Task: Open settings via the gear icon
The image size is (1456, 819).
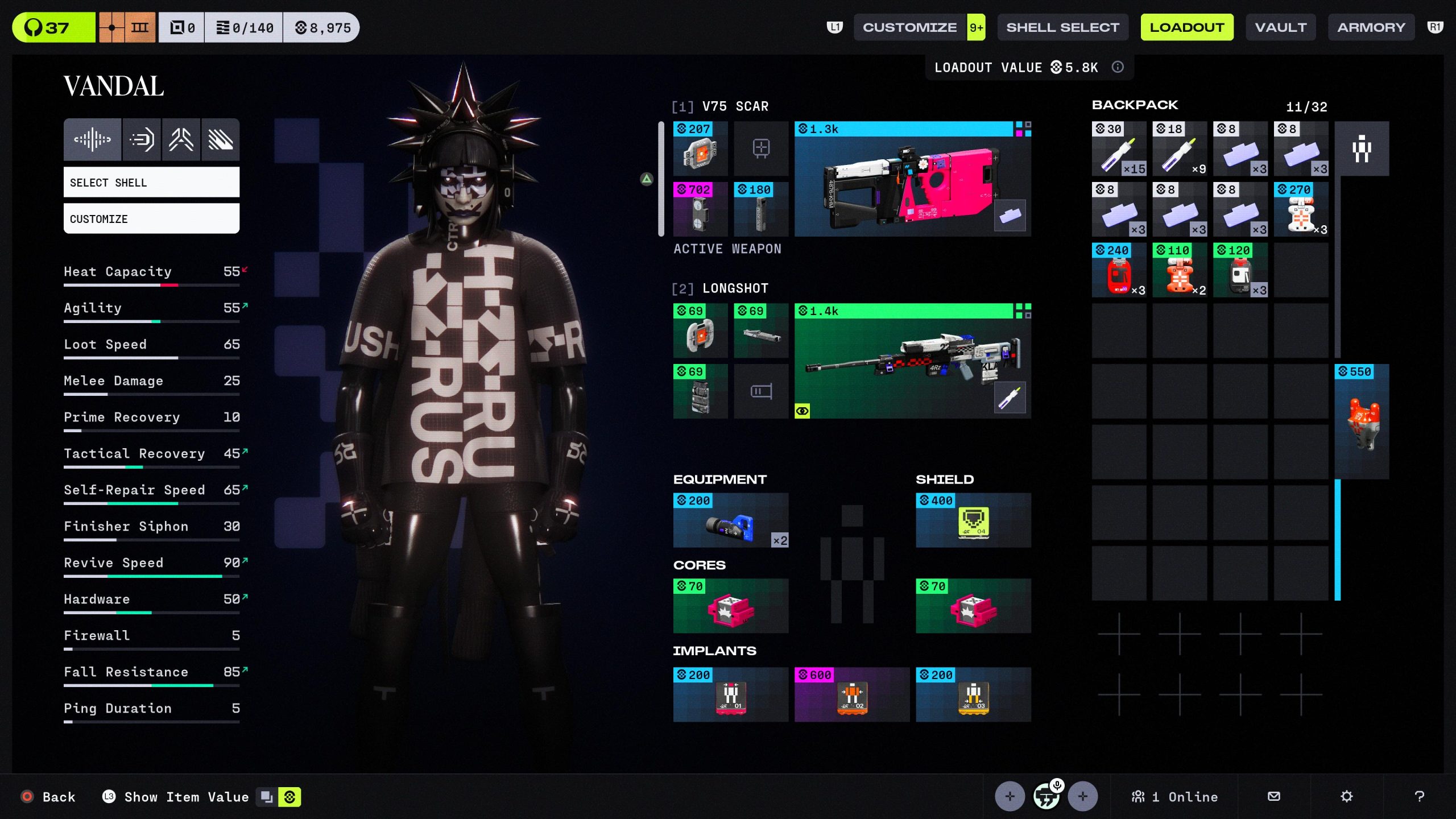Action: (x=1347, y=796)
